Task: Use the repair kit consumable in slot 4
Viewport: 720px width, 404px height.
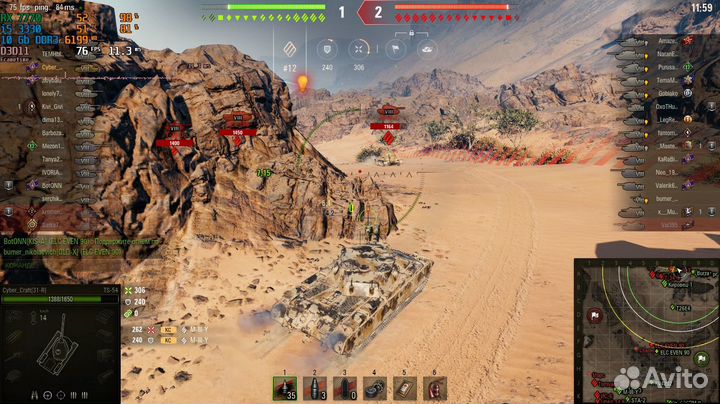Action: [375, 389]
